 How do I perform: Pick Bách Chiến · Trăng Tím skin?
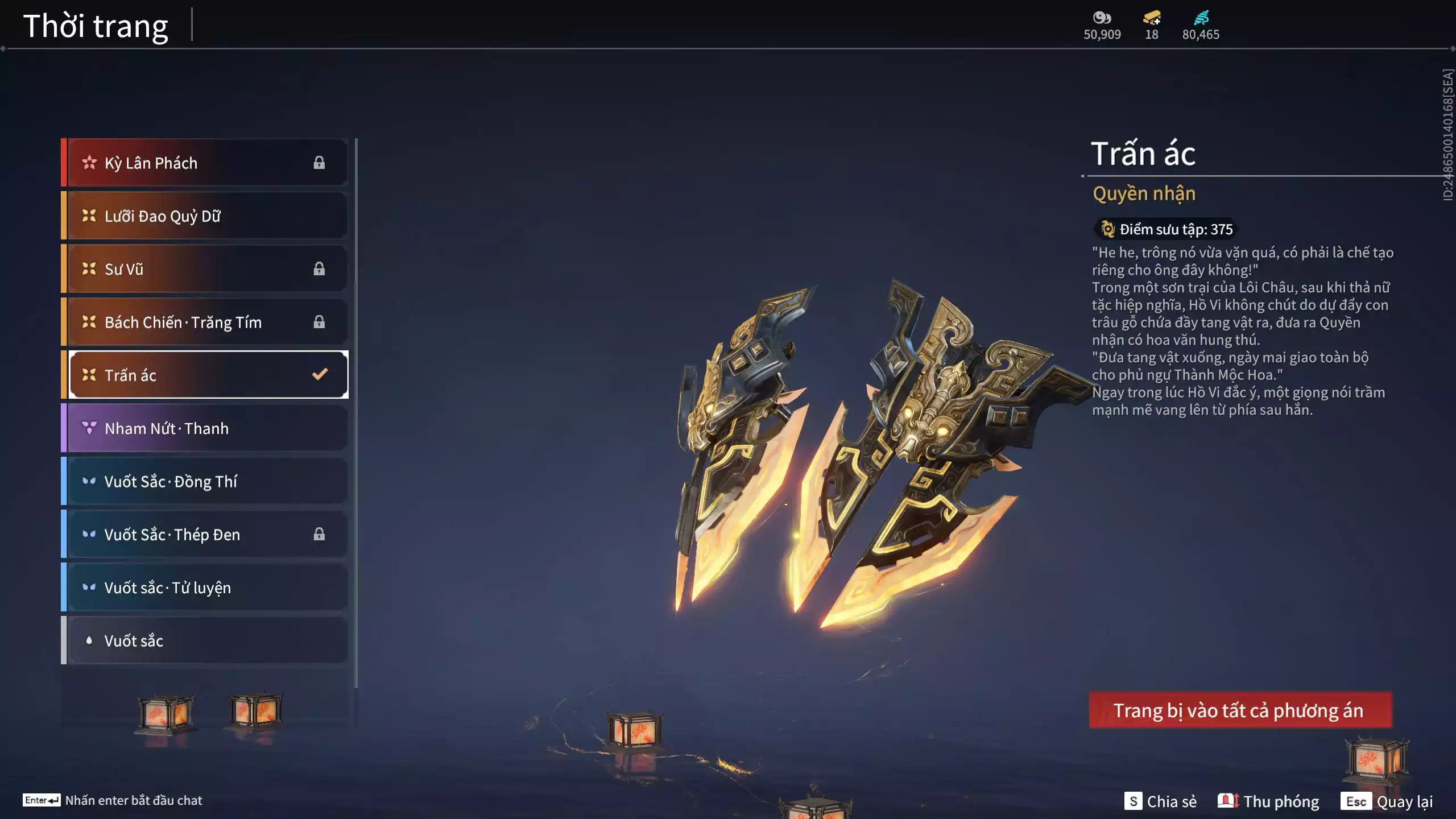click(x=205, y=322)
